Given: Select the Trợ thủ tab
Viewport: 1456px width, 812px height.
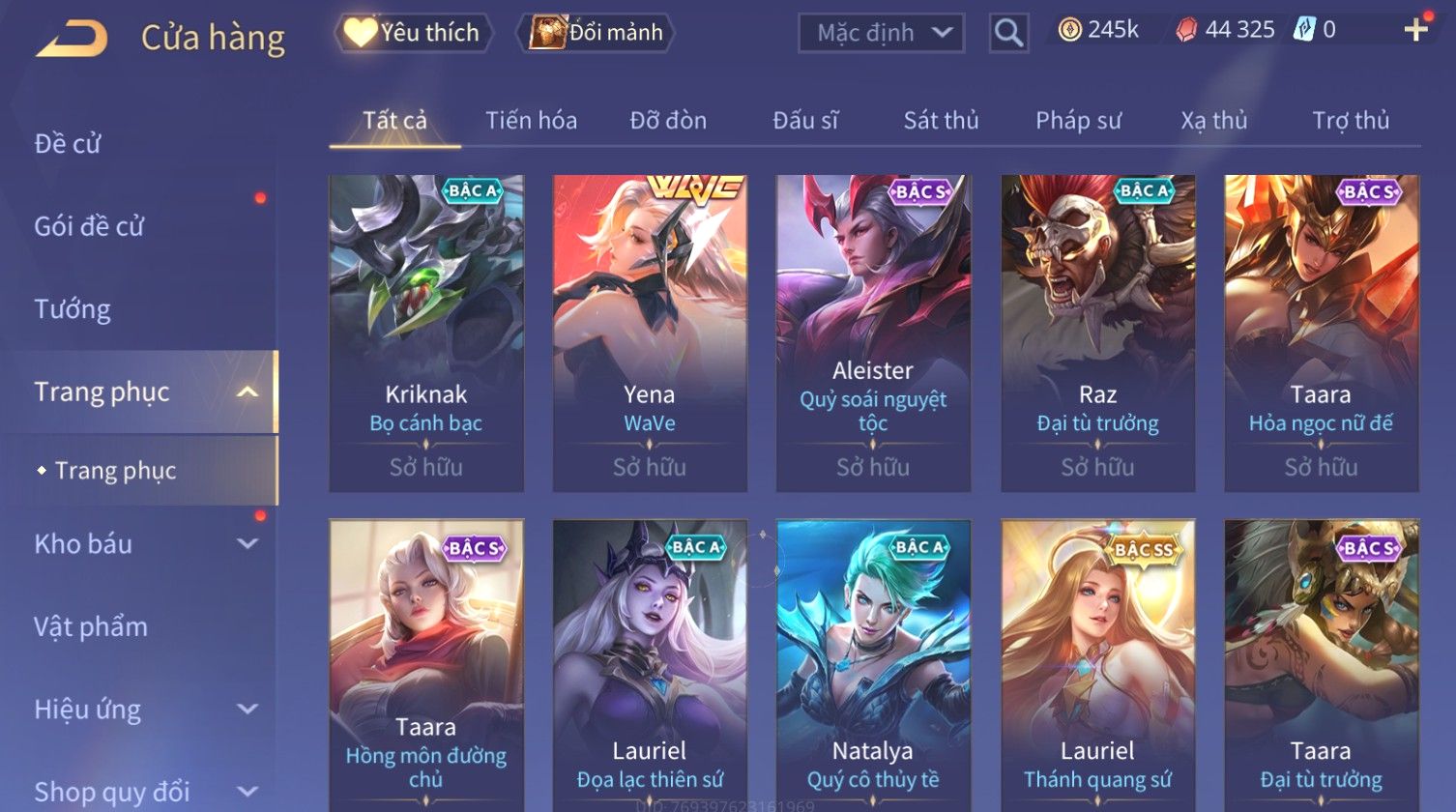Looking at the screenshot, I should pyautogui.click(x=1350, y=121).
